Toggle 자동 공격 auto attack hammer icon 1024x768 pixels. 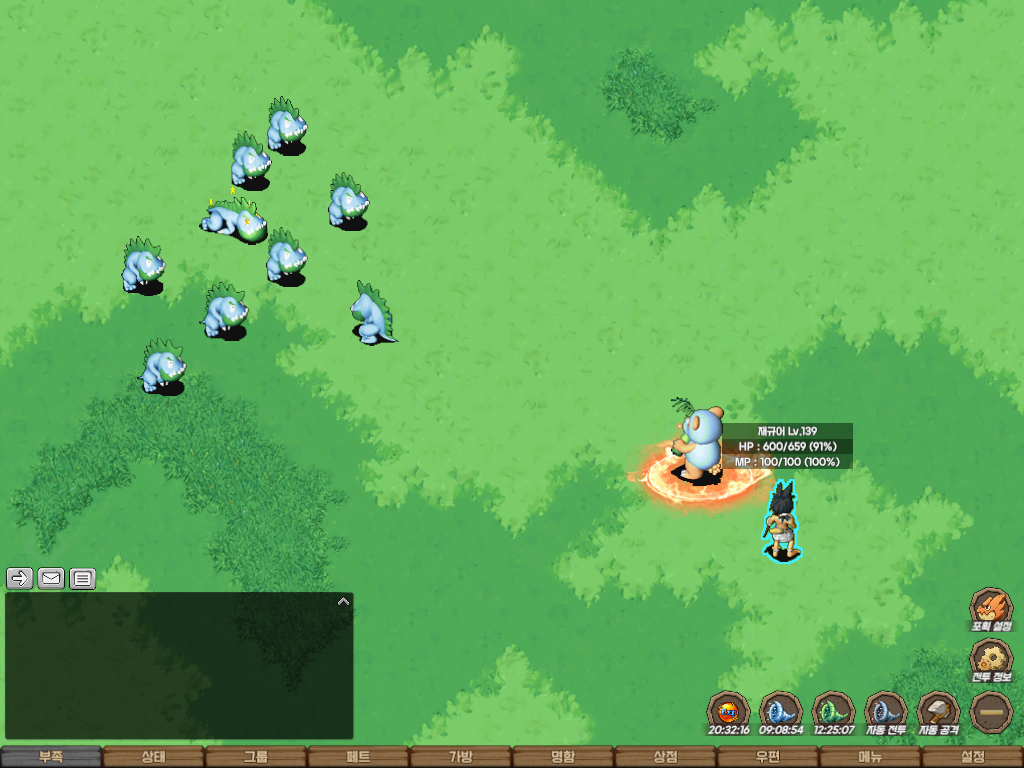tap(938, 711)
